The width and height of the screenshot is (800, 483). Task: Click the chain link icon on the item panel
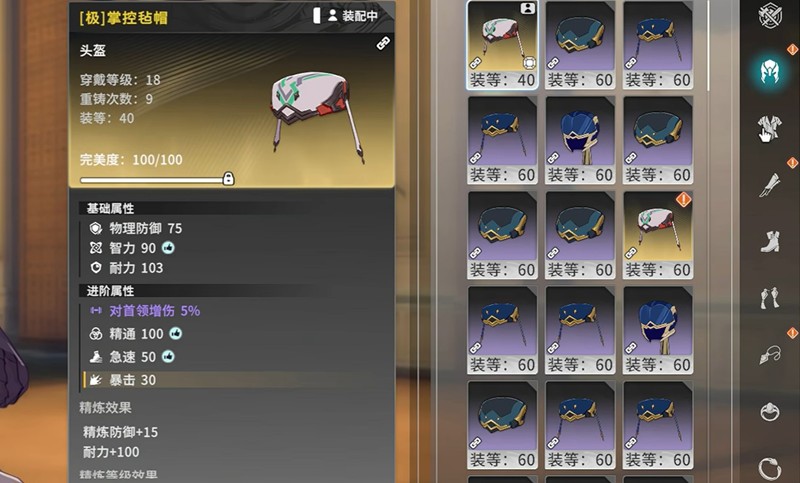pyautogui.click(x=382, y=44)
